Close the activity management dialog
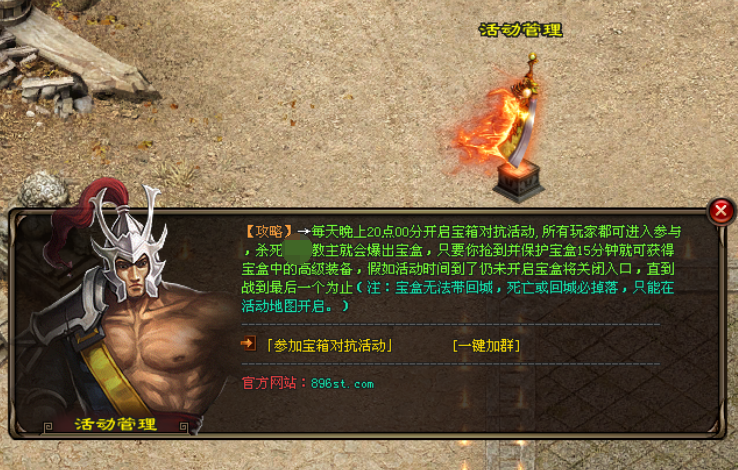Image resolution: width=738 pixels, height=470 pixels. (720, 211)
